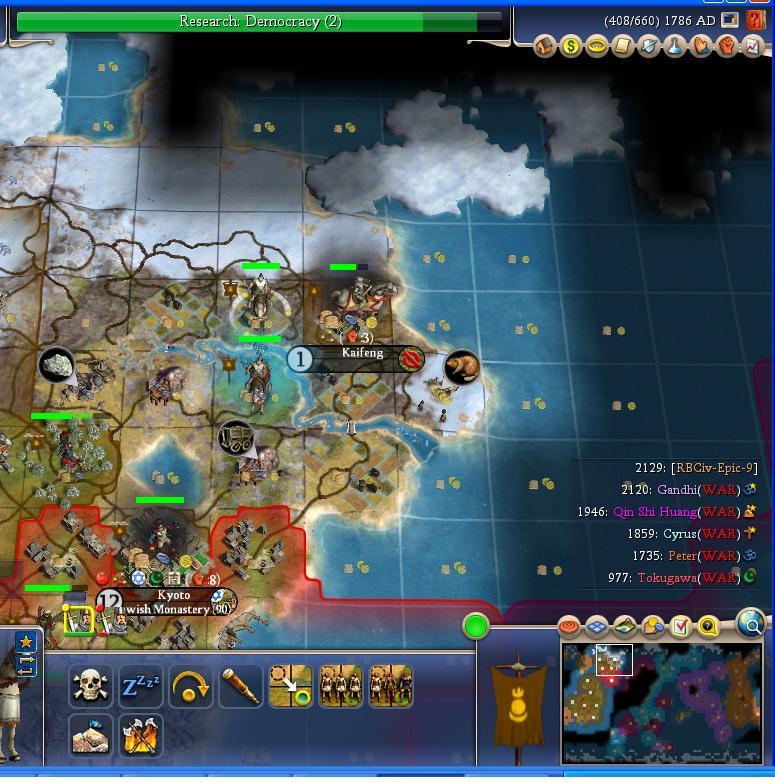Click the world minimap
Image resolution: width=775 pixels, height=783 pixels.
point(662,703)
